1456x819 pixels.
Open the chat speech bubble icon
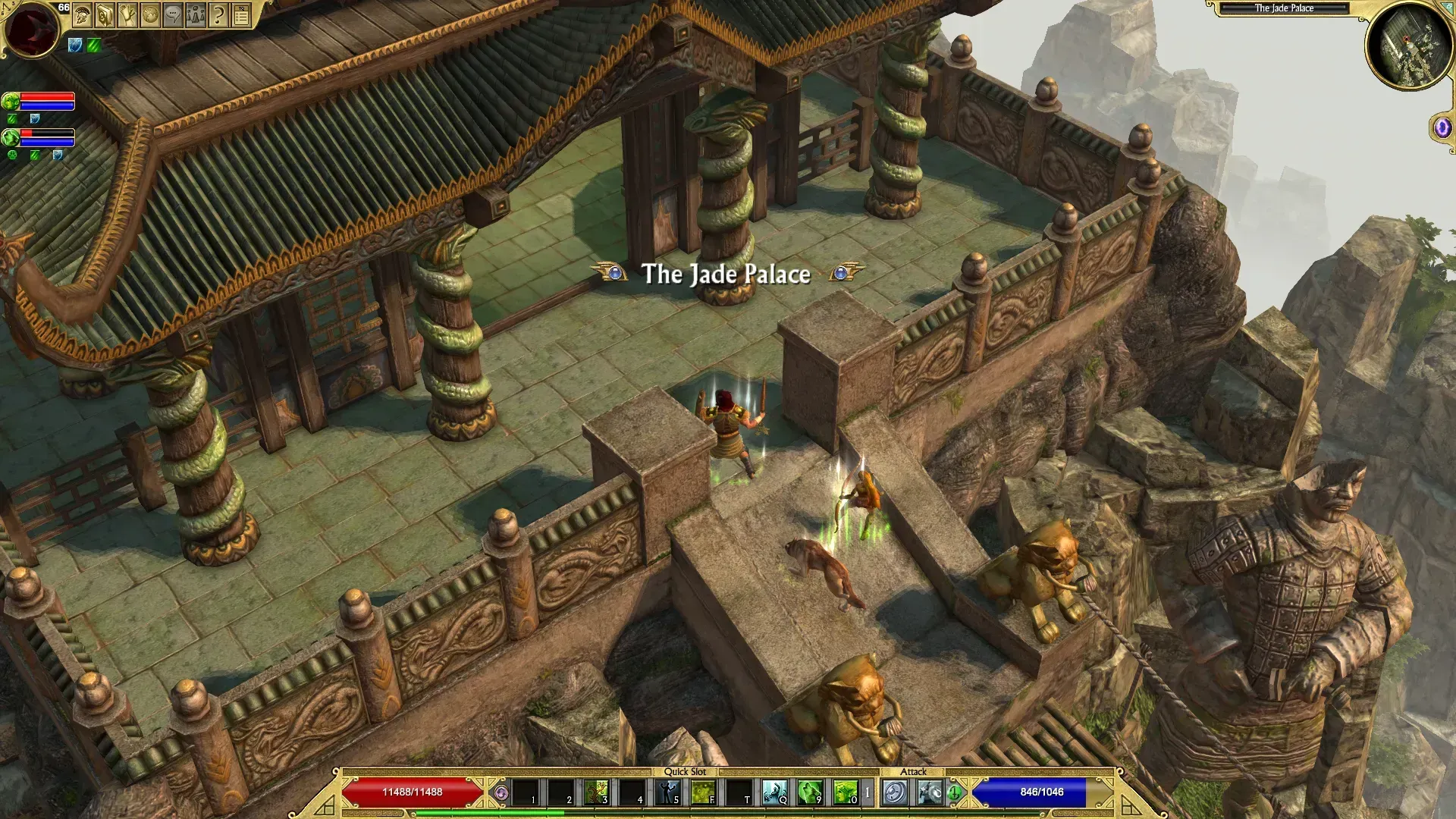pos(173,15)
